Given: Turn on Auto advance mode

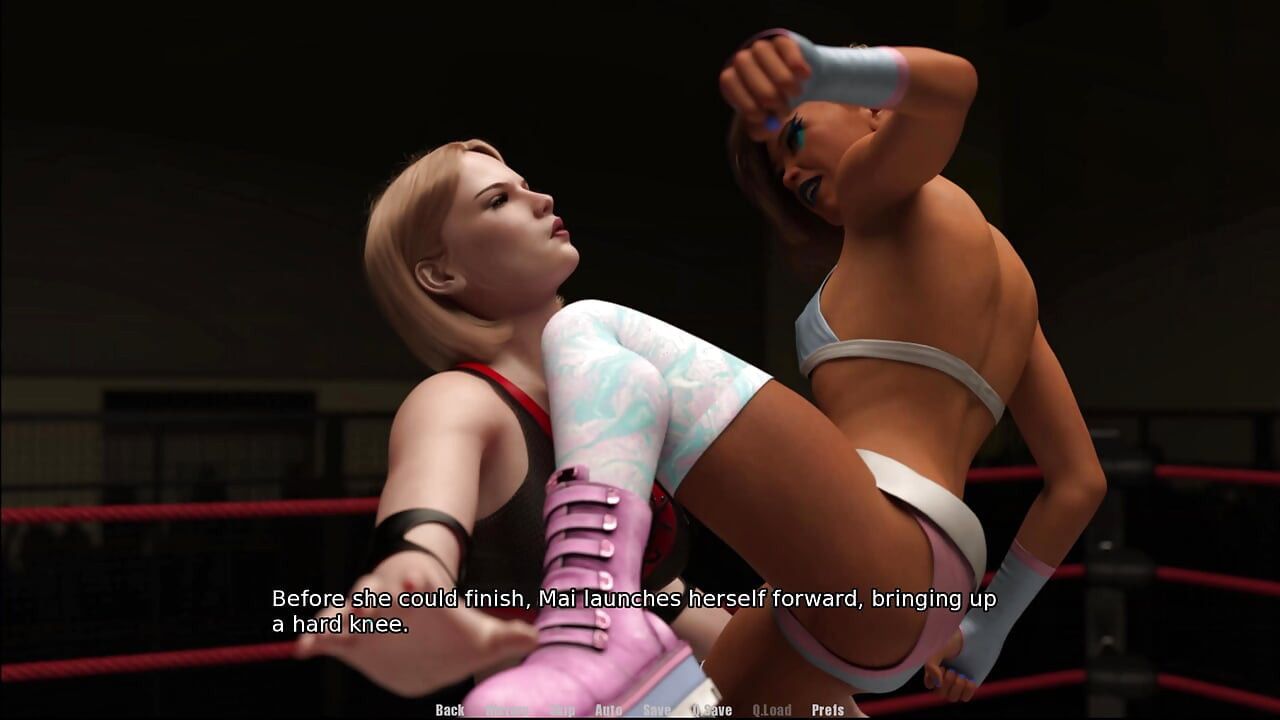Looking at the screenshot, I should pyautogui.click(x=608, y=710).
